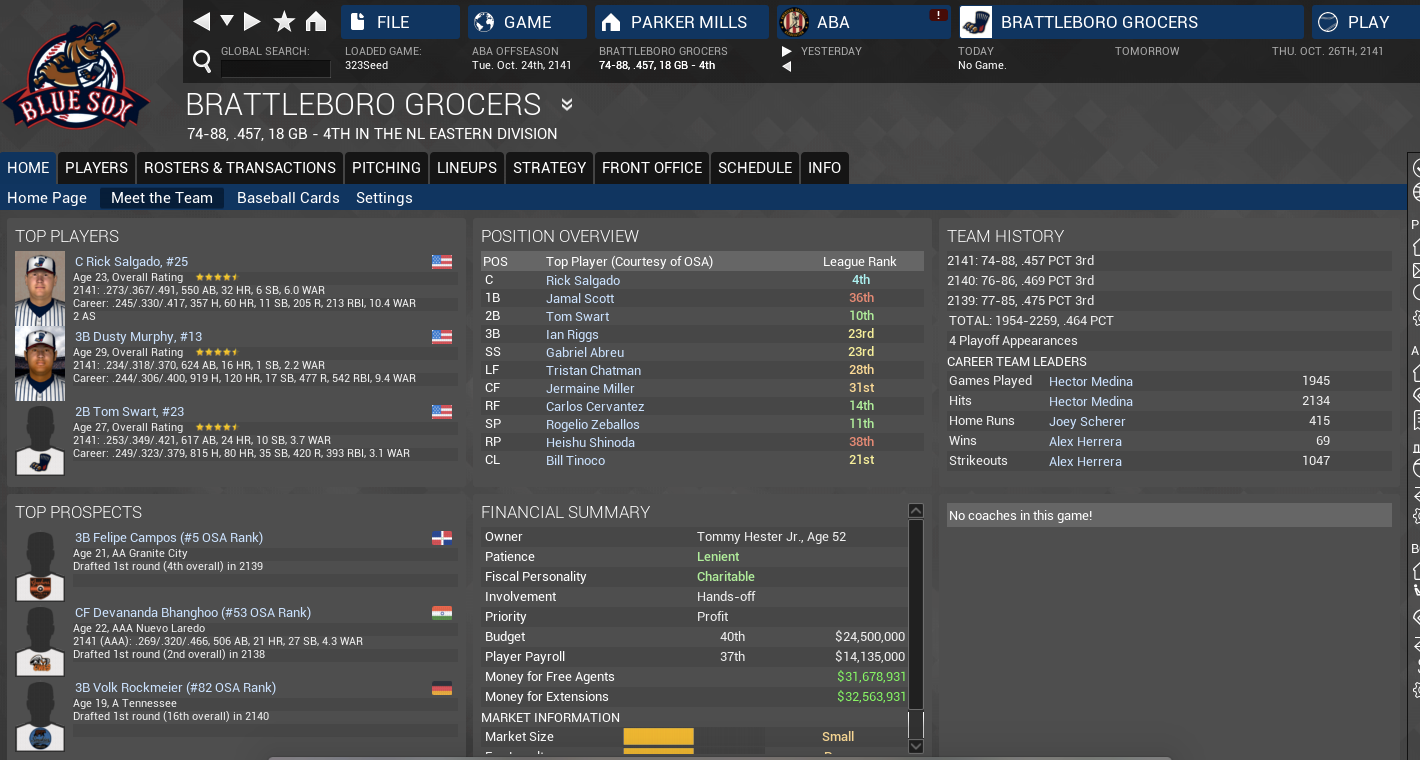
Task: Open prospect Felipe Campos's profile
Action: 169,538
